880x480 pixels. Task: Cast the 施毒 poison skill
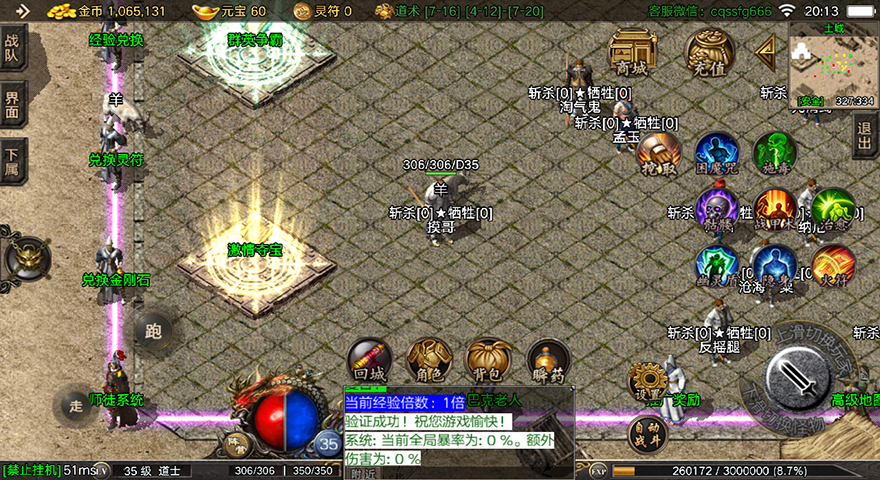[x=774, y=152]
